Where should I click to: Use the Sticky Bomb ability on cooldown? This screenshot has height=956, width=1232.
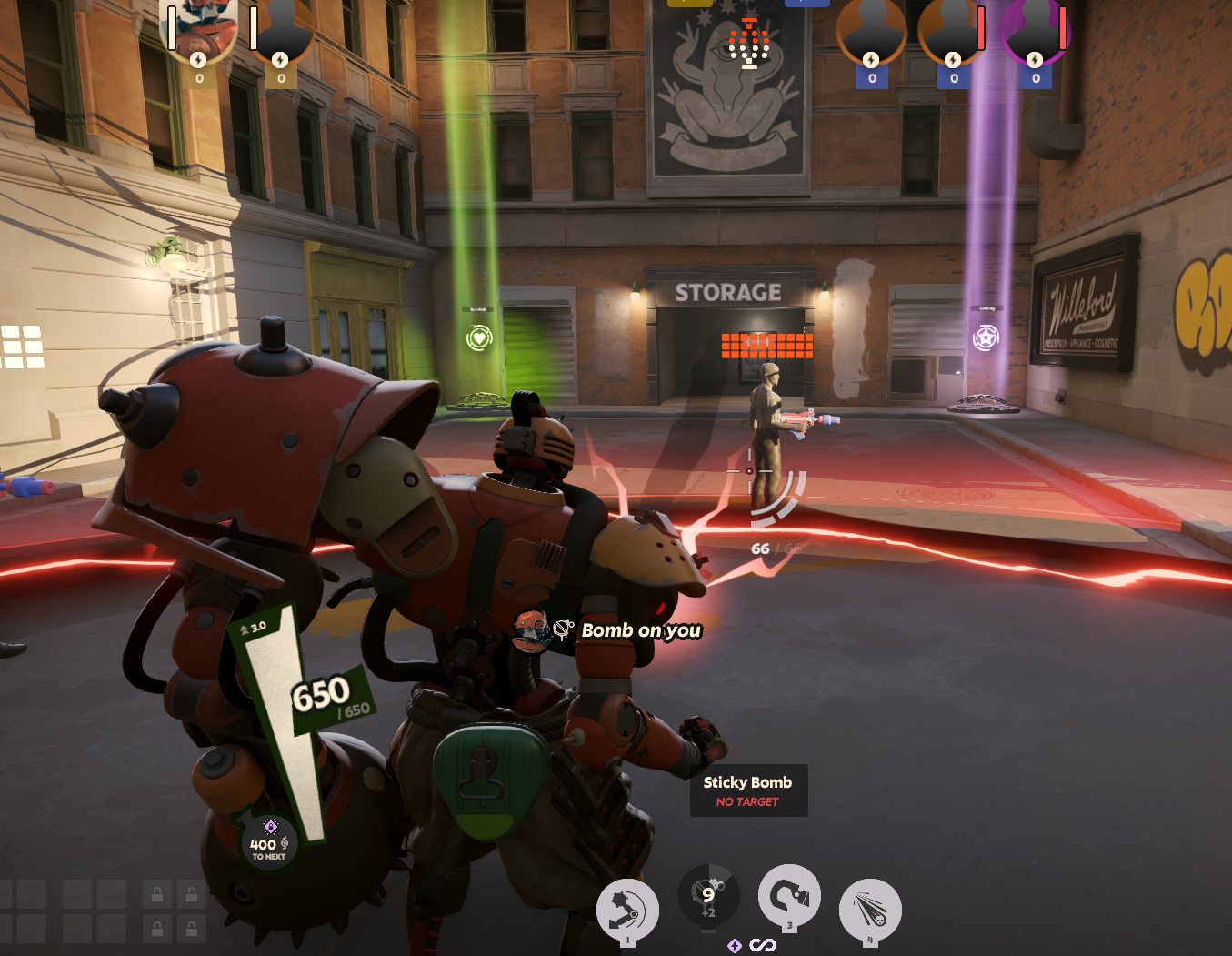pyautogui.click(x=708, y=896)
